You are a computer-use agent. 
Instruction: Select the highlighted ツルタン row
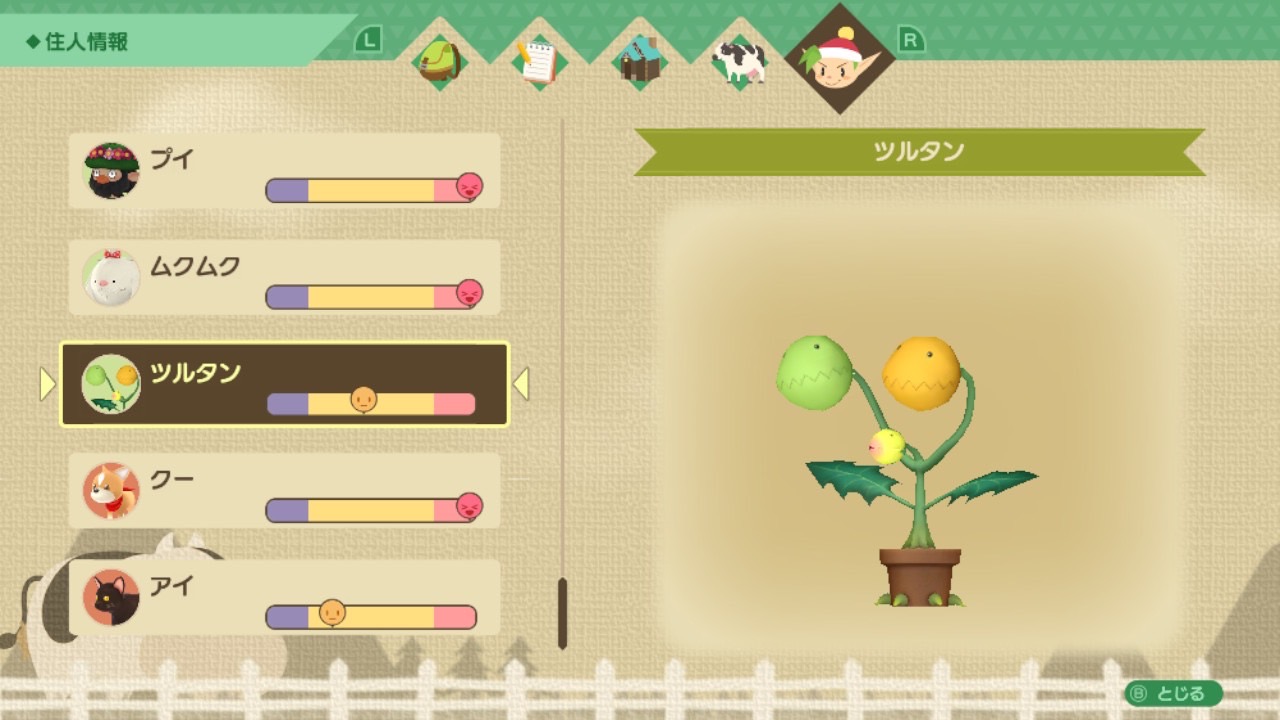[284, 384]
